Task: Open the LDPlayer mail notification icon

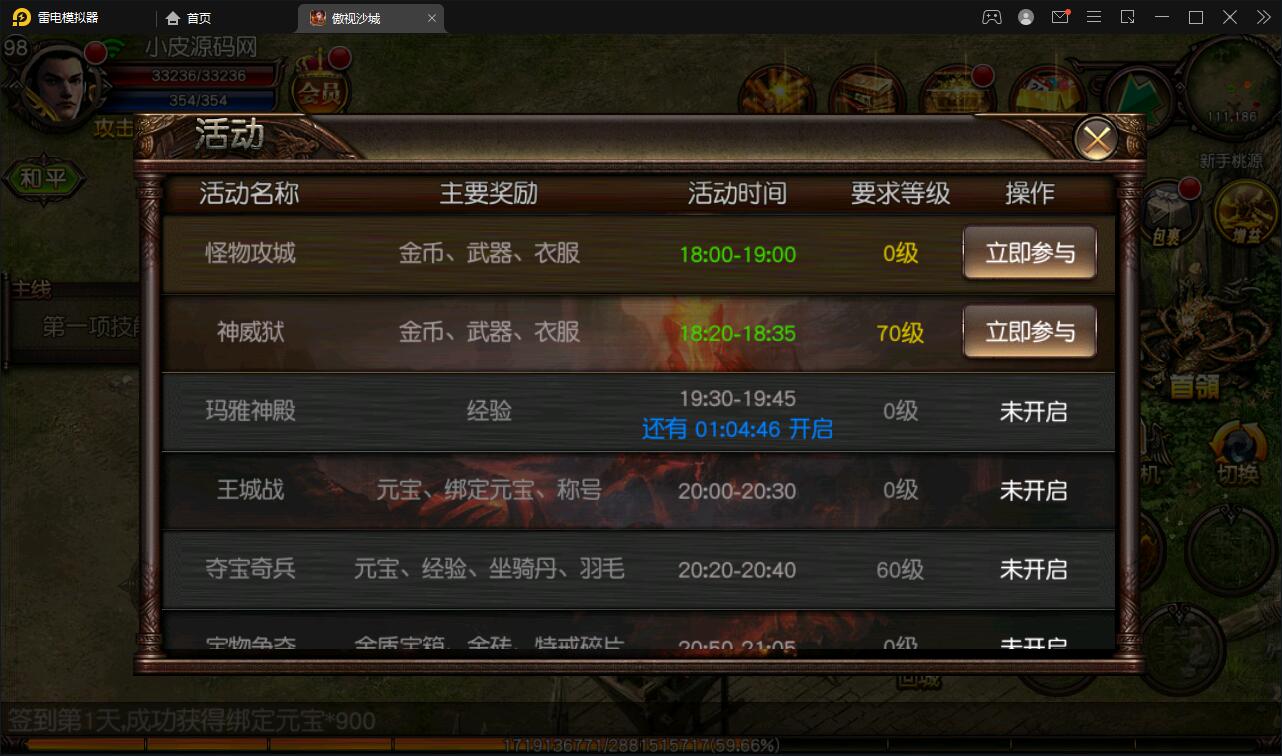Action: pyautogui.click(x=1060, y=17)
